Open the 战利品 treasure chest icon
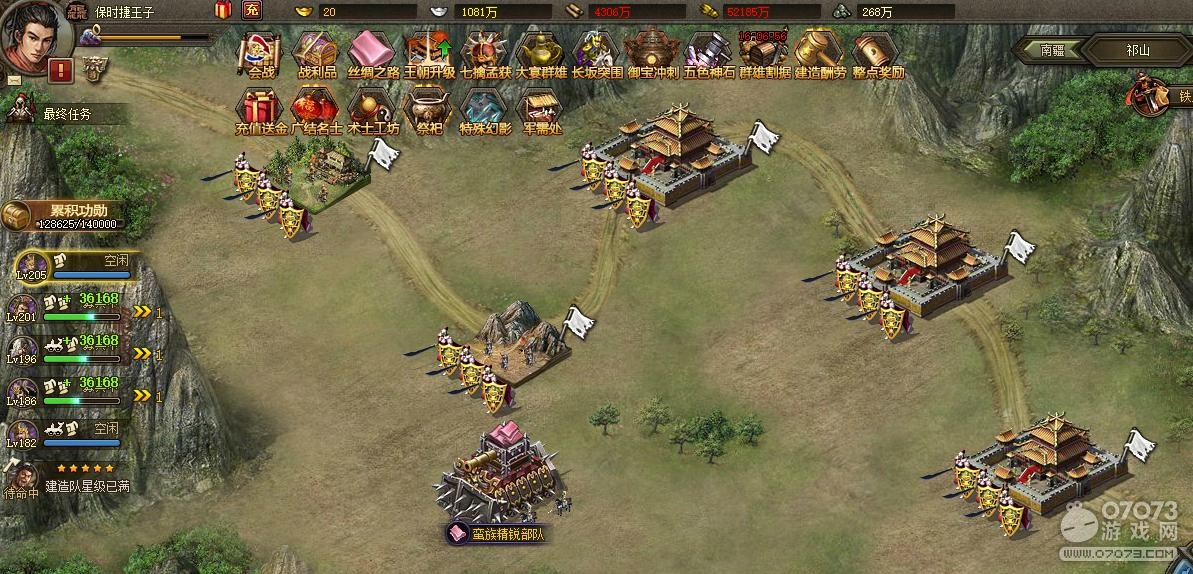1193x574 pixels. click(x=316, y=50)
